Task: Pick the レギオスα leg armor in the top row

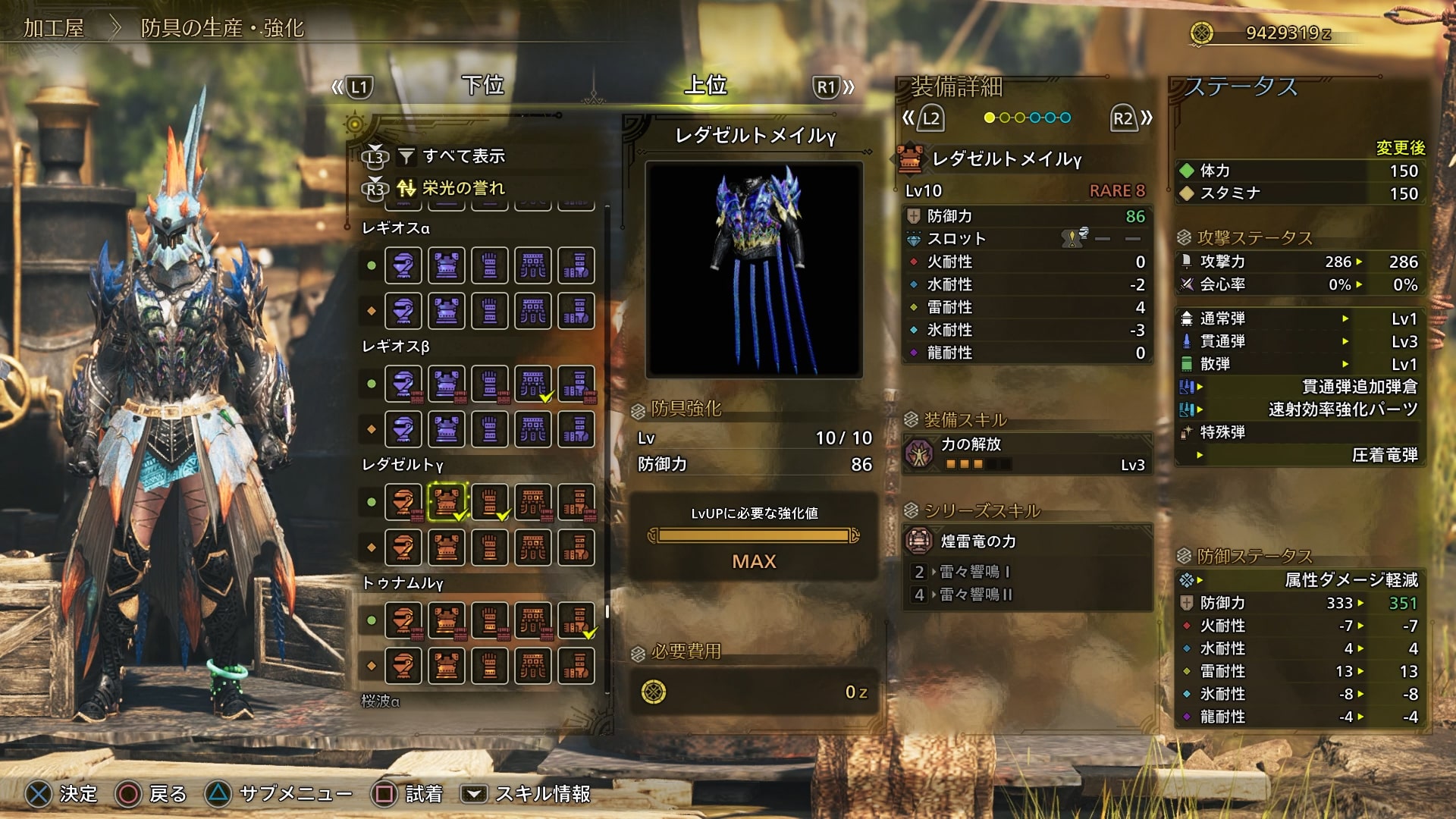Action: click(576, 265)
